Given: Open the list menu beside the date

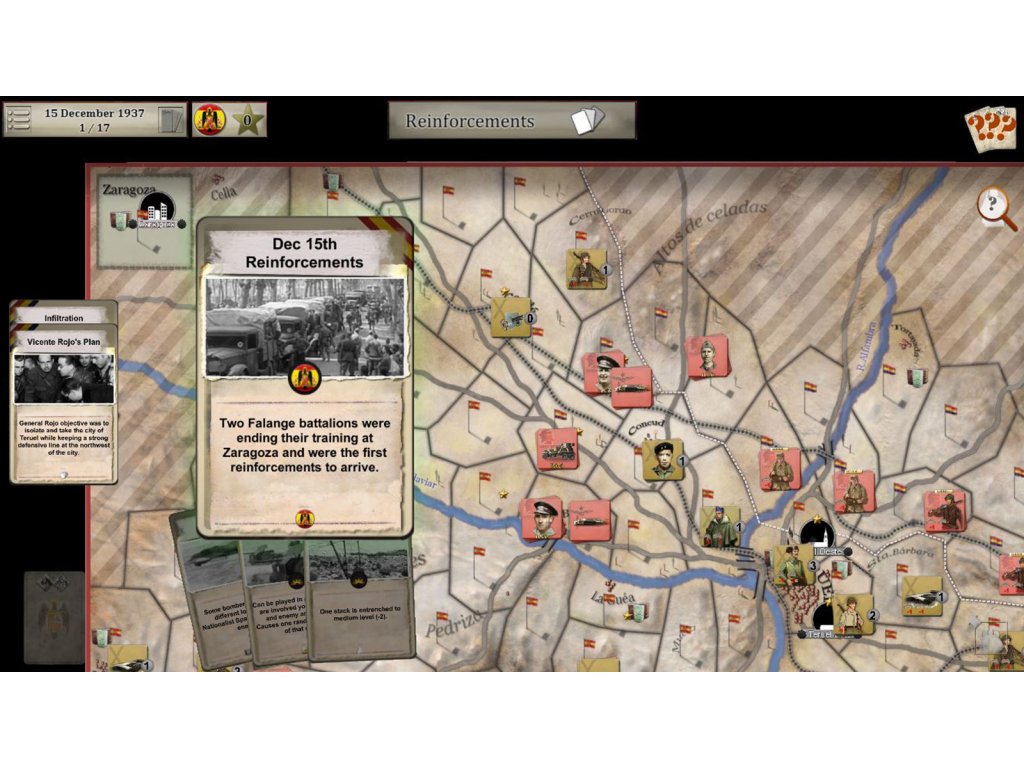Looking at the screenshot, I should click(17, 120).
